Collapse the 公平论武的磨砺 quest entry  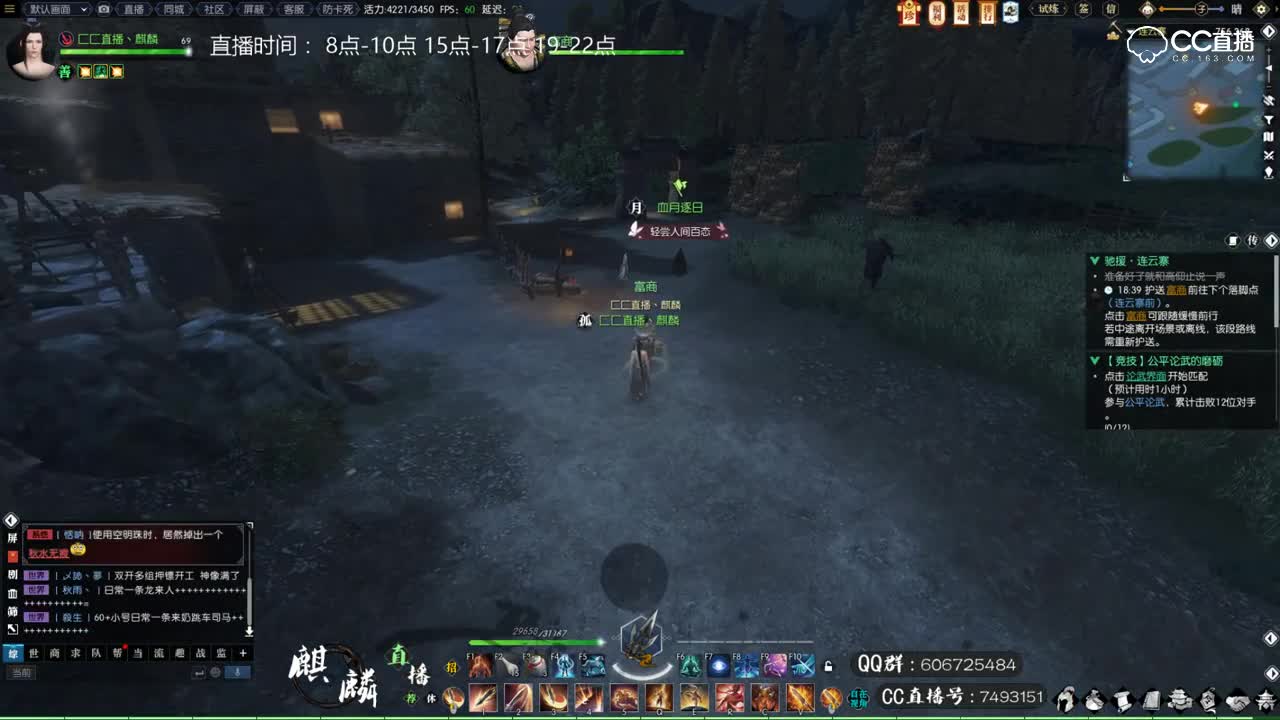coord(1094,360)
